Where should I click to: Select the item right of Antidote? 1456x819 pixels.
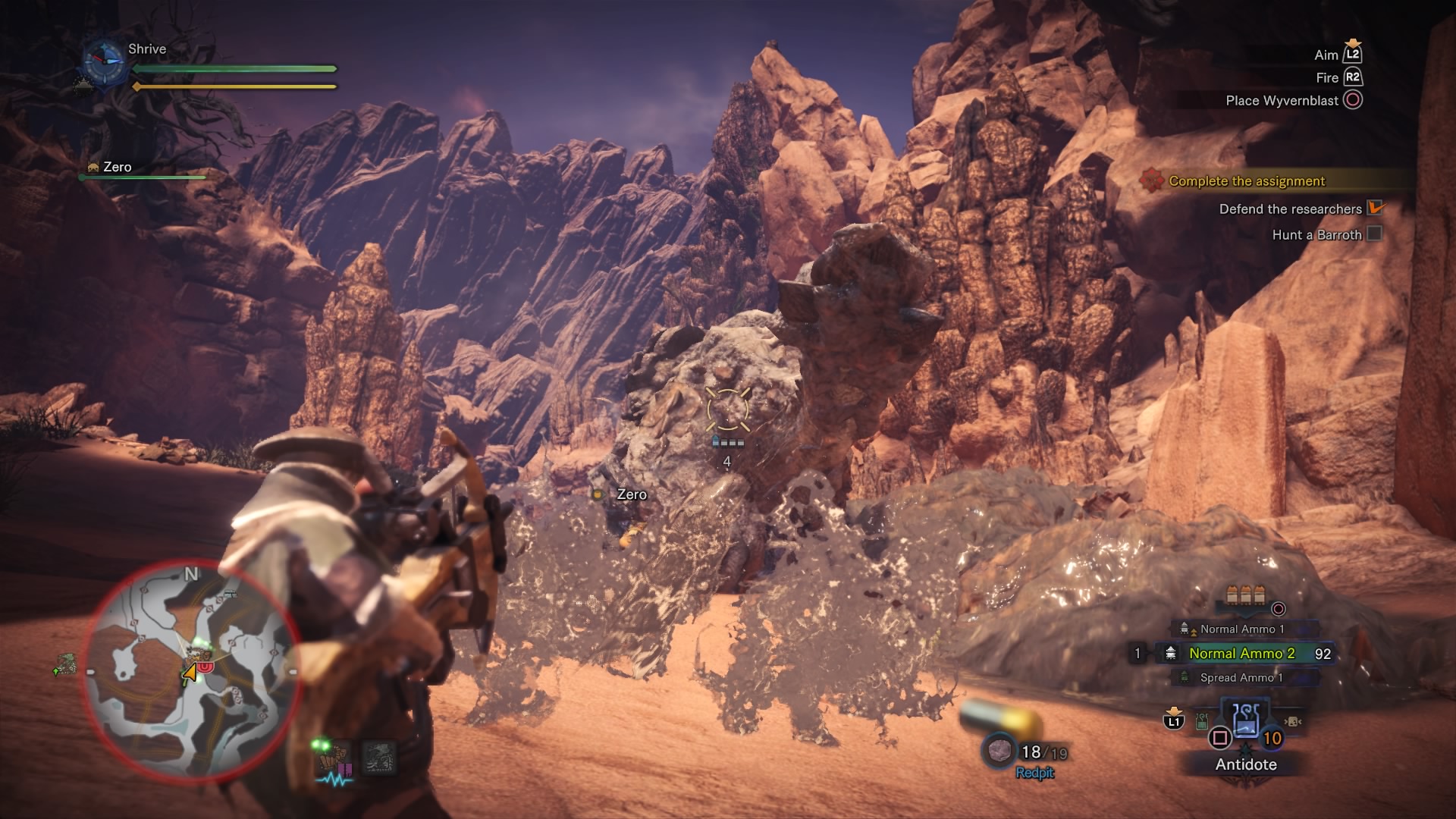pyautogui.click(x=1293, y=721)
